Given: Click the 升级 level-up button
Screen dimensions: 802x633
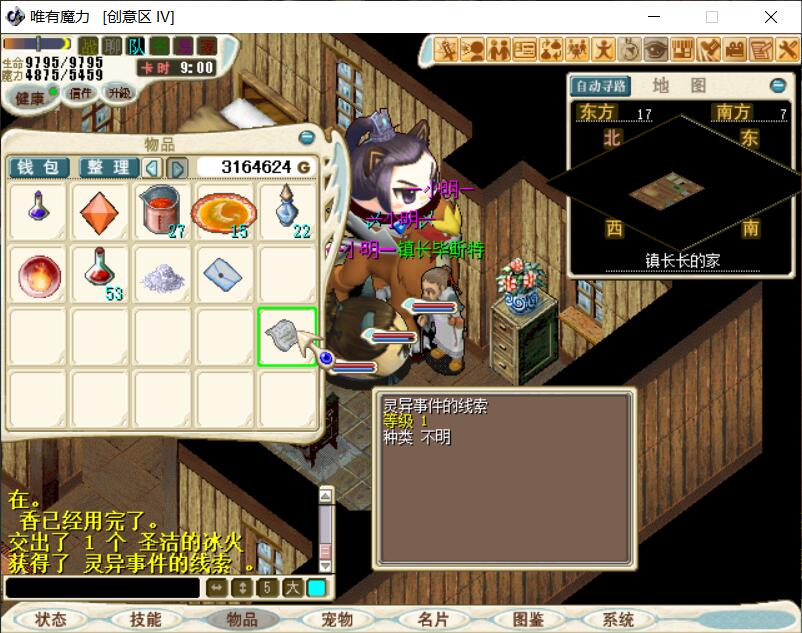Looking at the screenshot, I should (x=119, y=93).
